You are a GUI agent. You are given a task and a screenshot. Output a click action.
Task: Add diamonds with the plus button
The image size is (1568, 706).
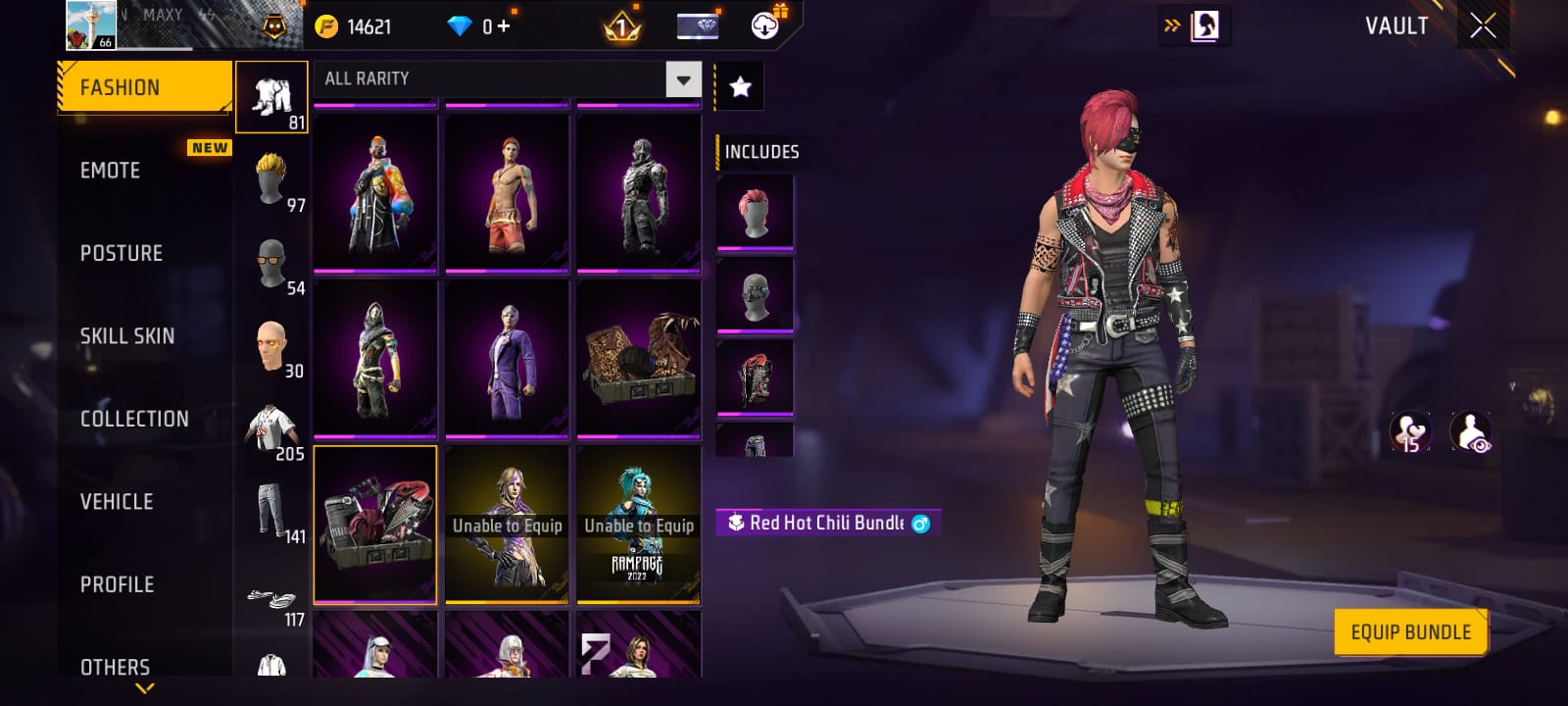click(504, 26)
